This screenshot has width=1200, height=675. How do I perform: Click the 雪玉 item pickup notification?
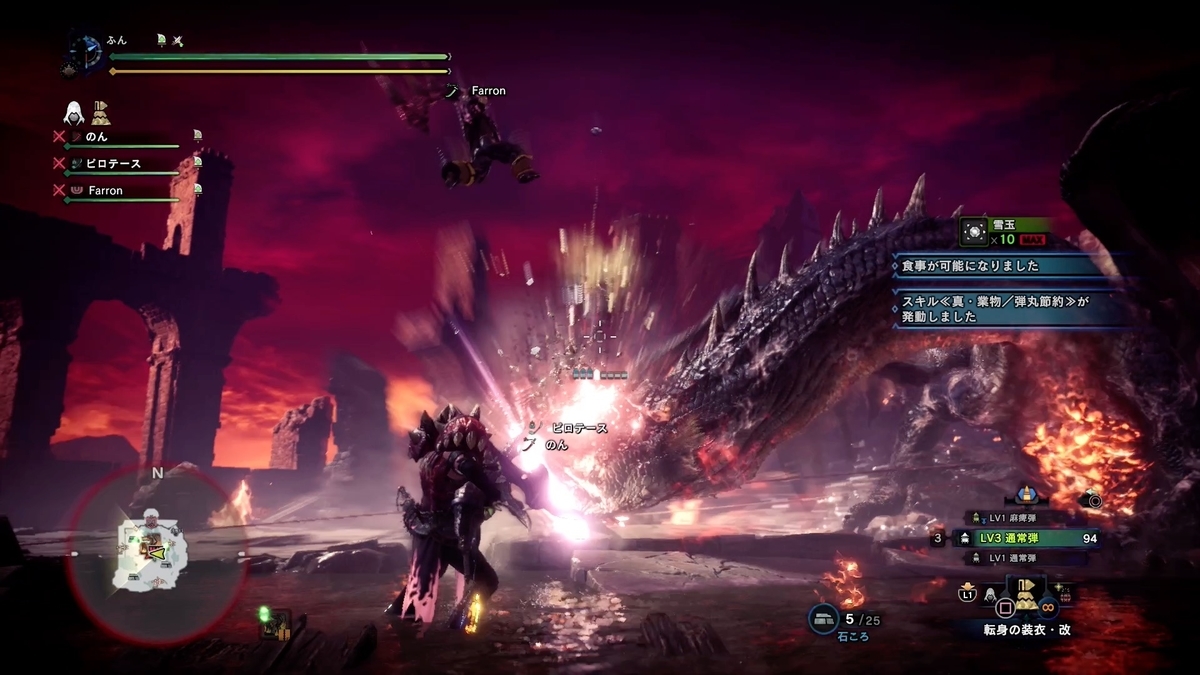point(1005,233)
